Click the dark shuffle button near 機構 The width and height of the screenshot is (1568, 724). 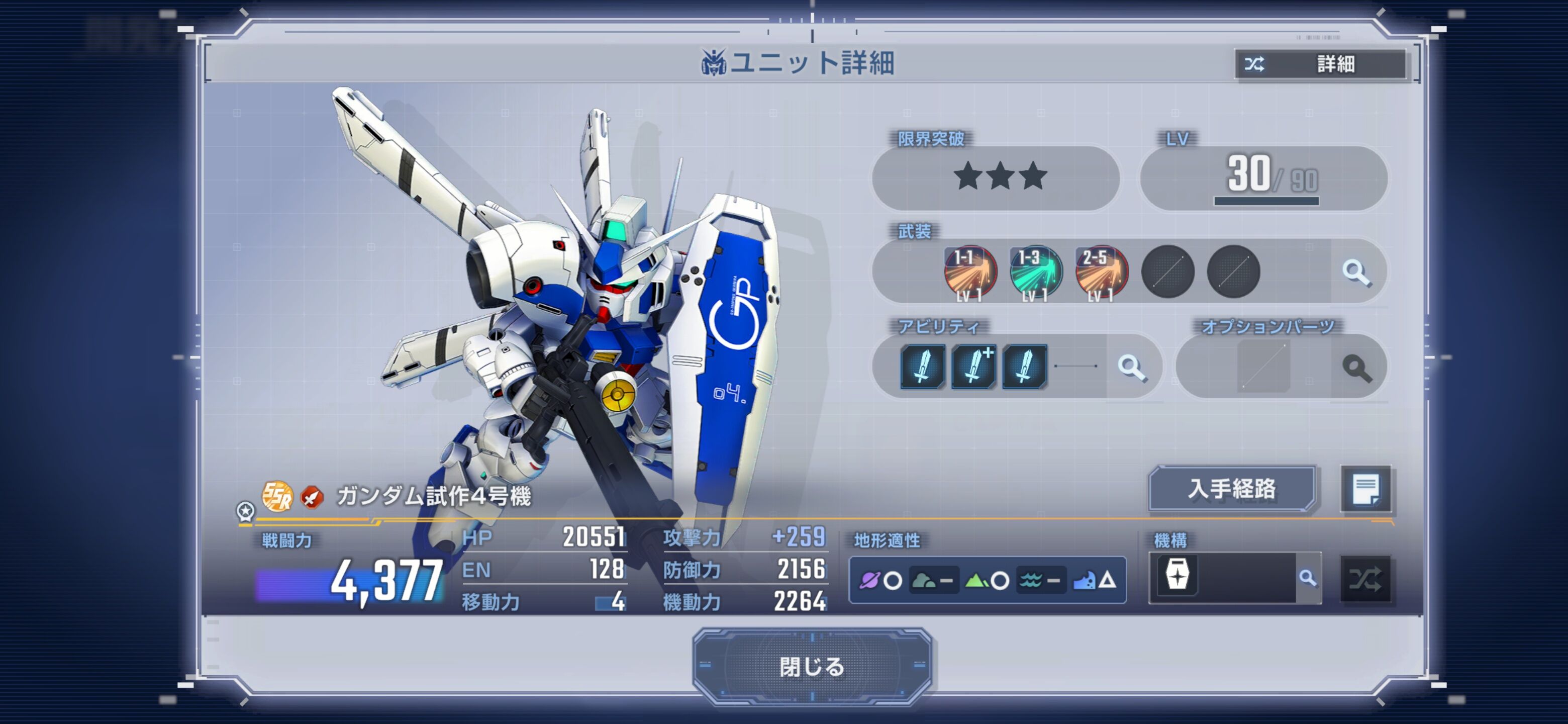click(1365, 579)
